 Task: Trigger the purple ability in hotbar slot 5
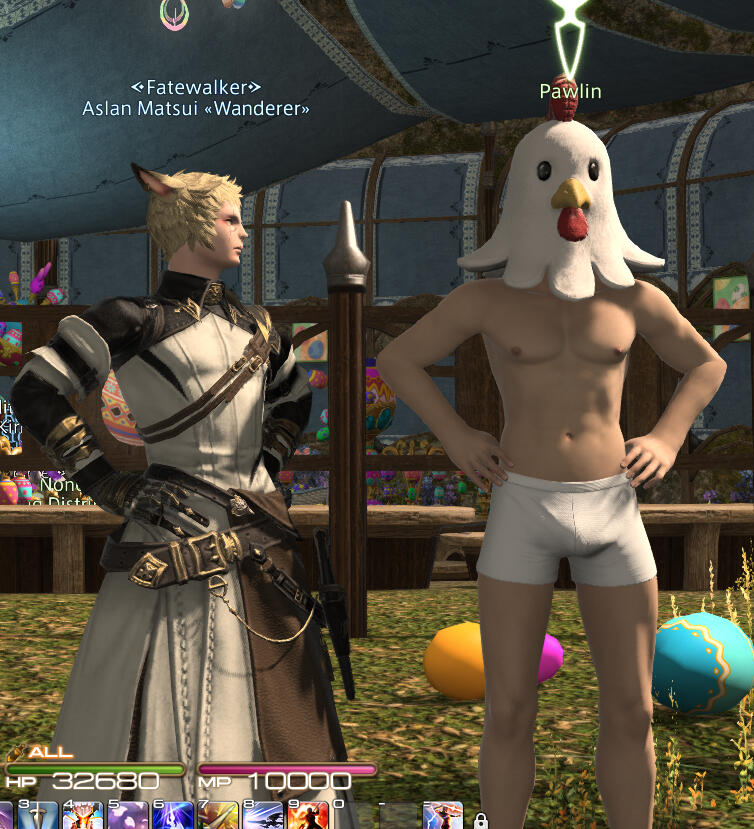(127, 815)
